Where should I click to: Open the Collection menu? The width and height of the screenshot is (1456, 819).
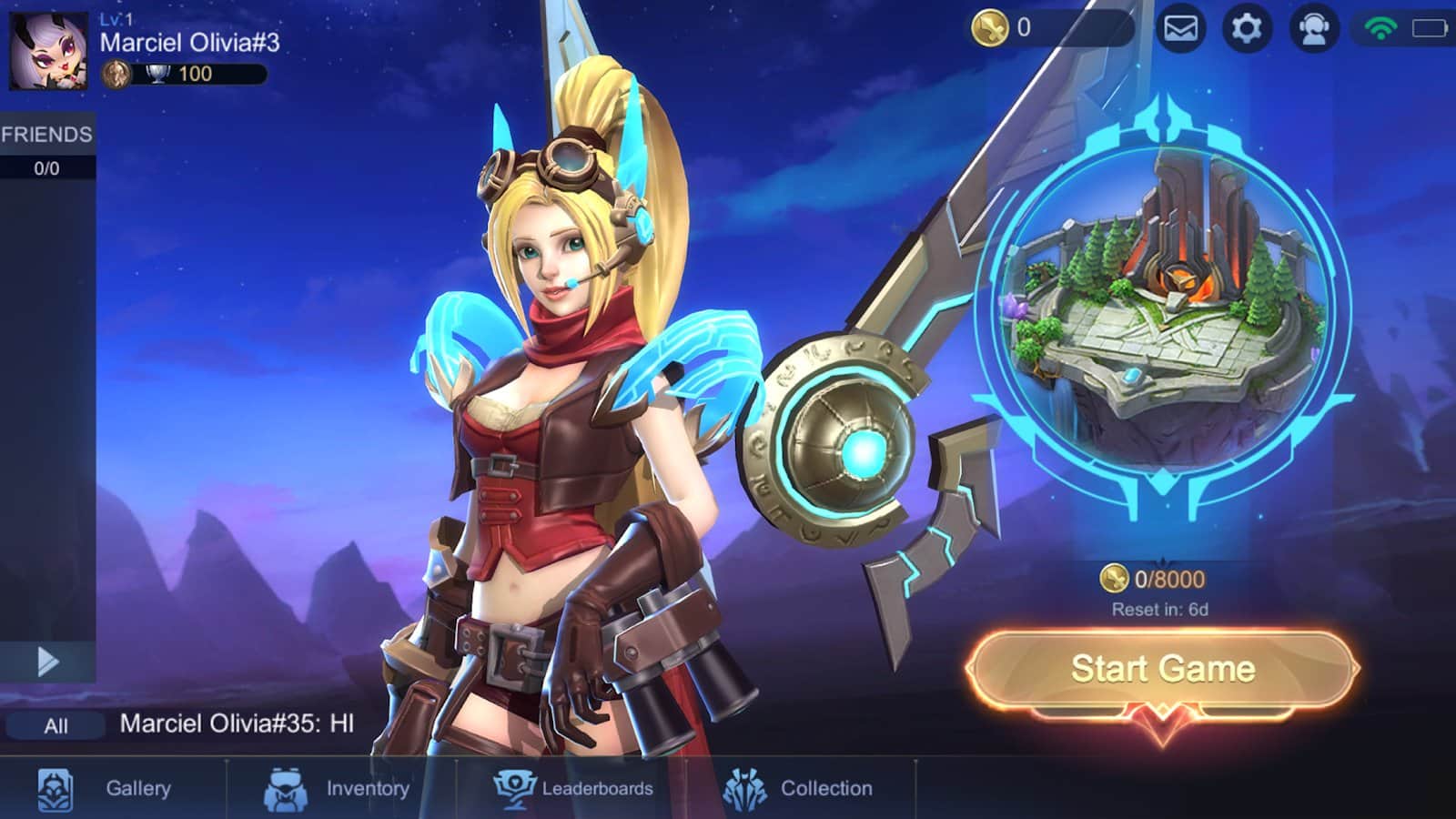pyautogui.click(x=799, y=788)
